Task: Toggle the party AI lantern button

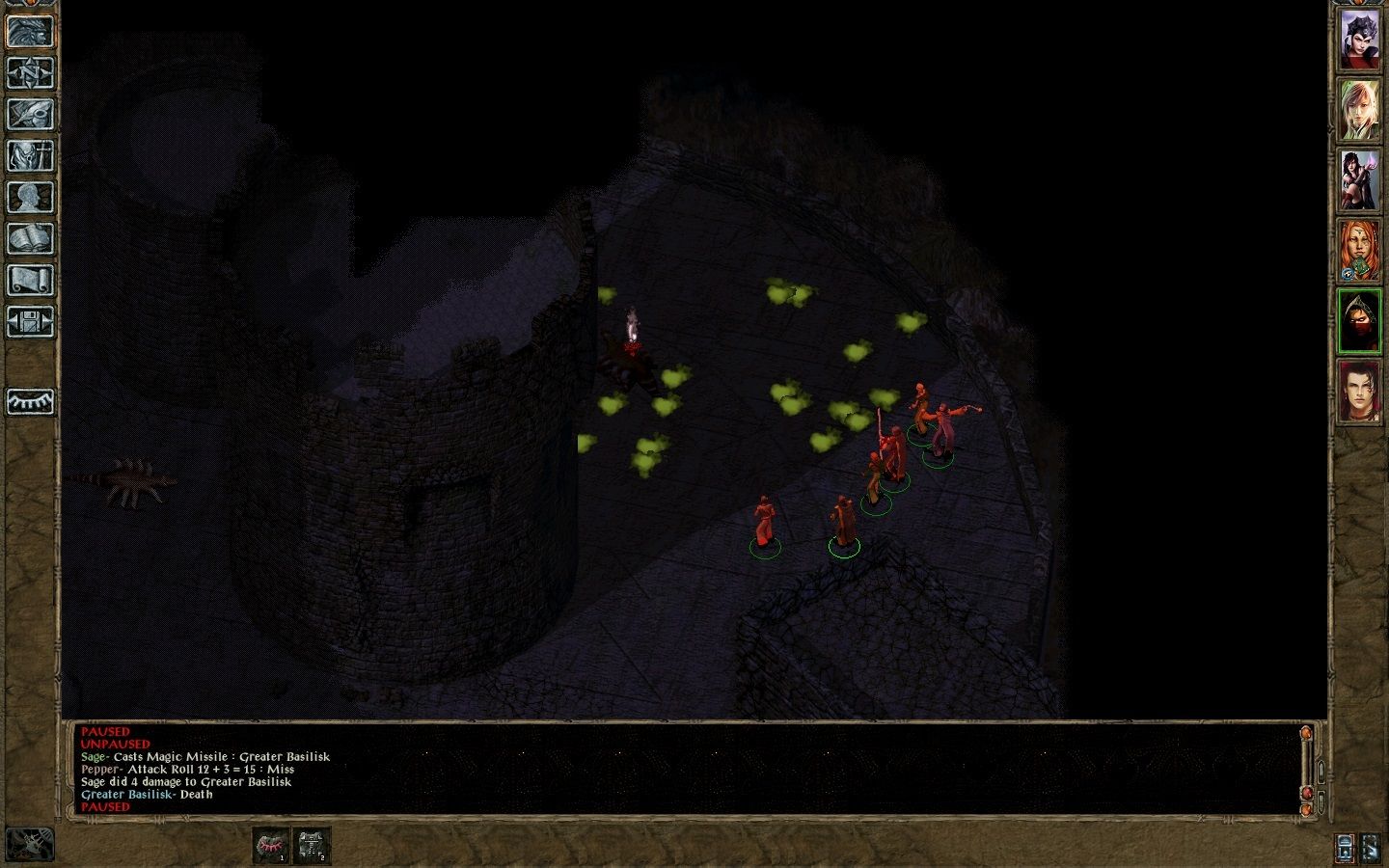Action: coord(1346,848)
